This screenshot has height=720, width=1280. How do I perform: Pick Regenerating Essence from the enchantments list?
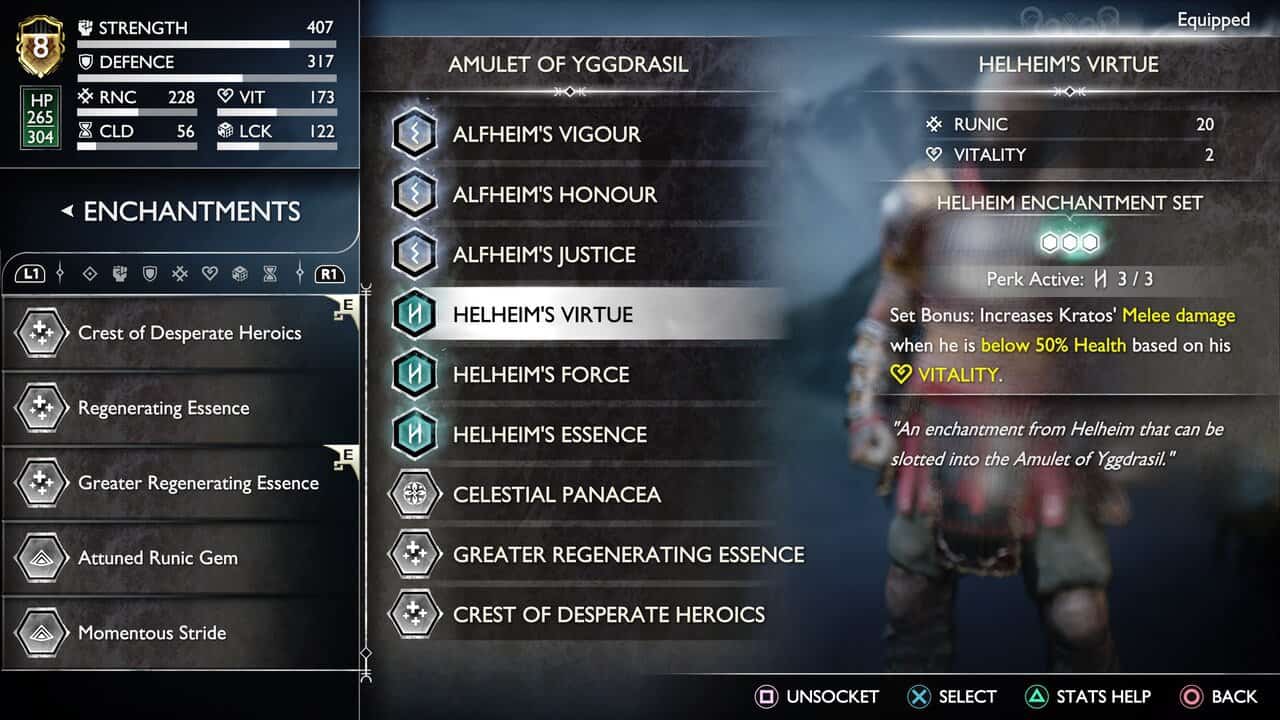pyautogui.click(x=163, y=408)
